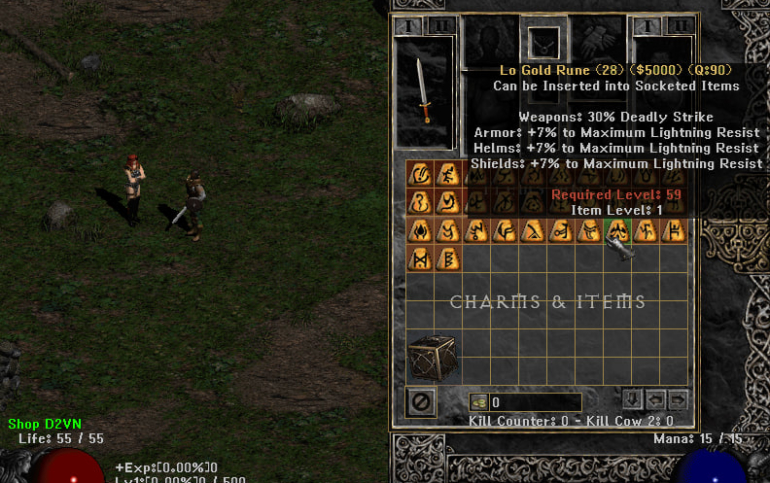Switch to weapon set II above the sword
This screenshot has width=770, height=483.
click(x=441, y=26)
